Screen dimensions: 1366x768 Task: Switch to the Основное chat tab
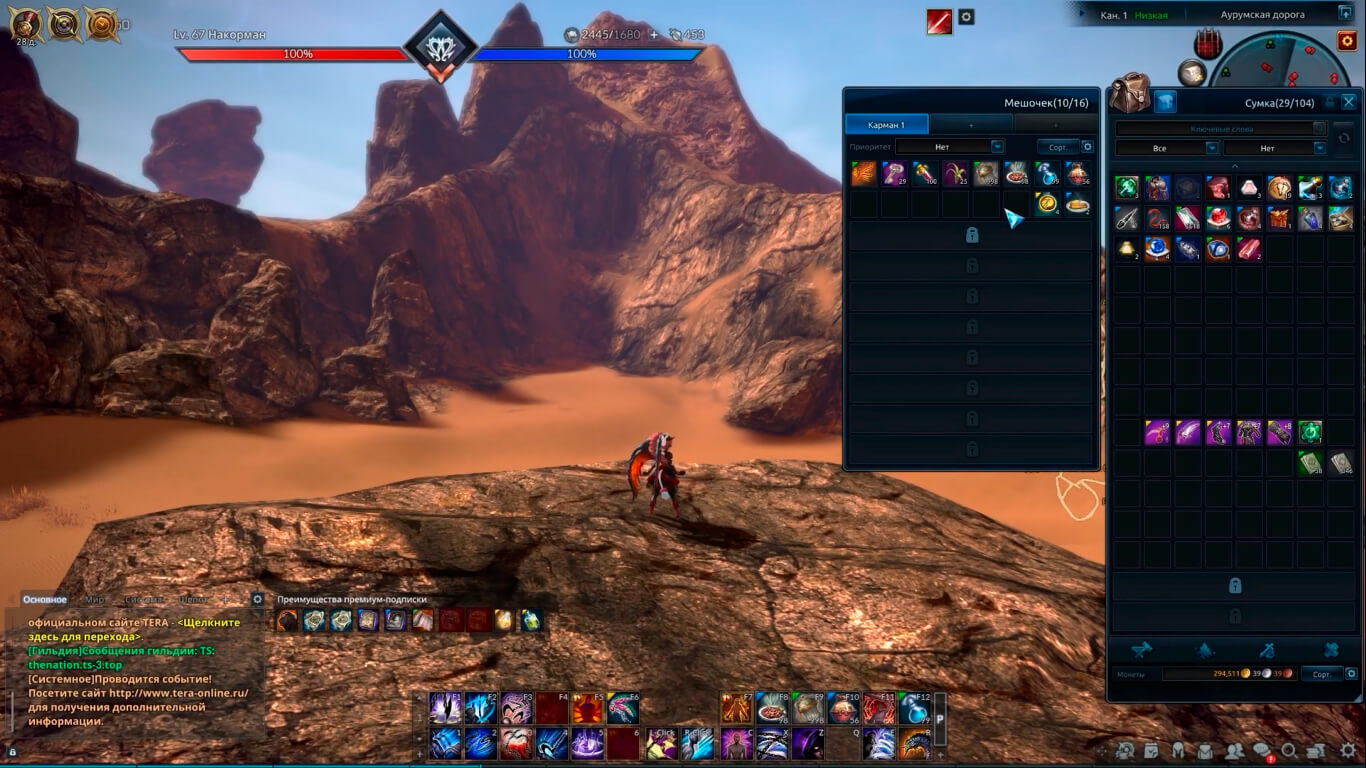click(45, 600)
